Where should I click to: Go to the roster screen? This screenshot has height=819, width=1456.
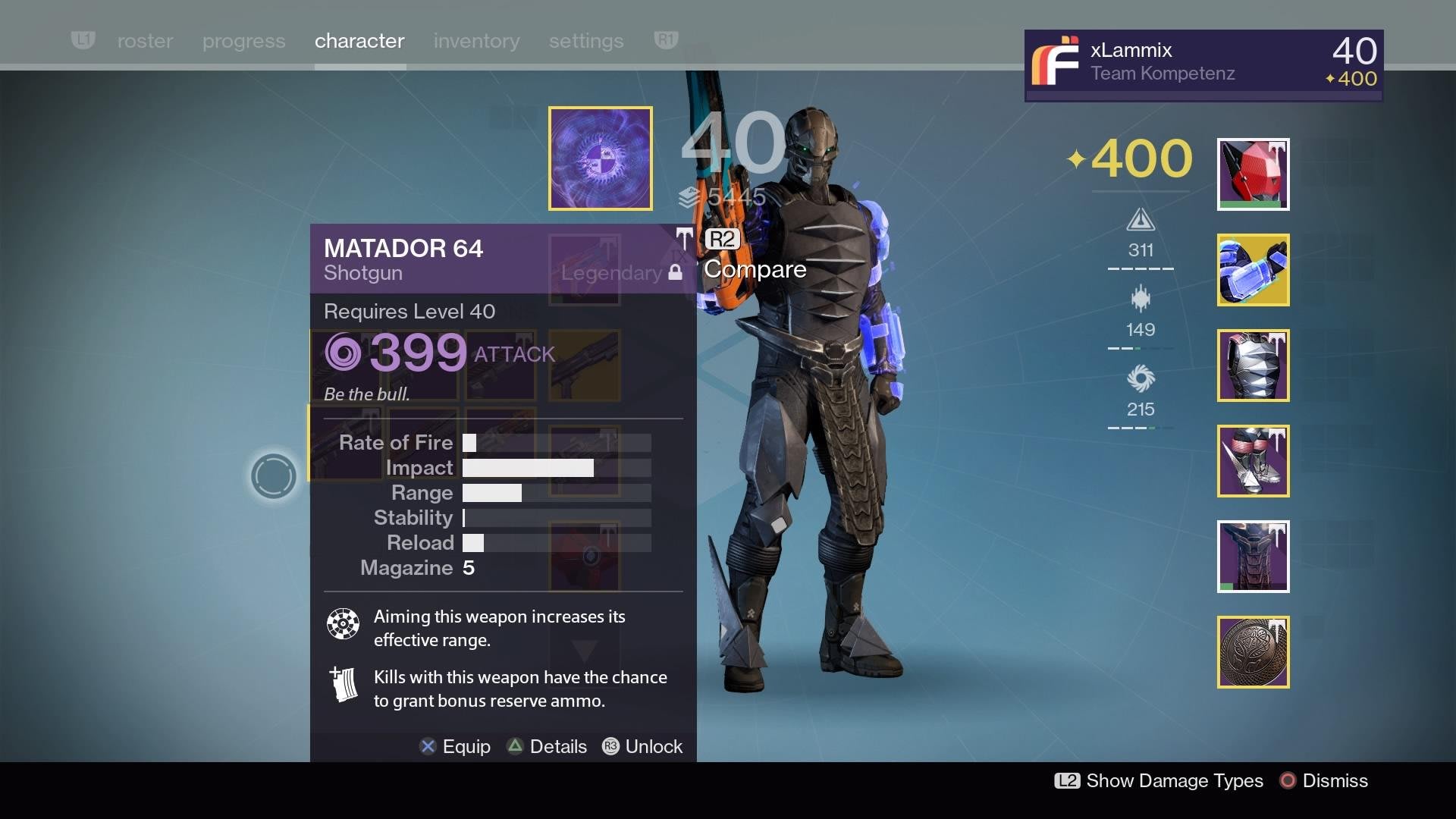tap(144, 41)
